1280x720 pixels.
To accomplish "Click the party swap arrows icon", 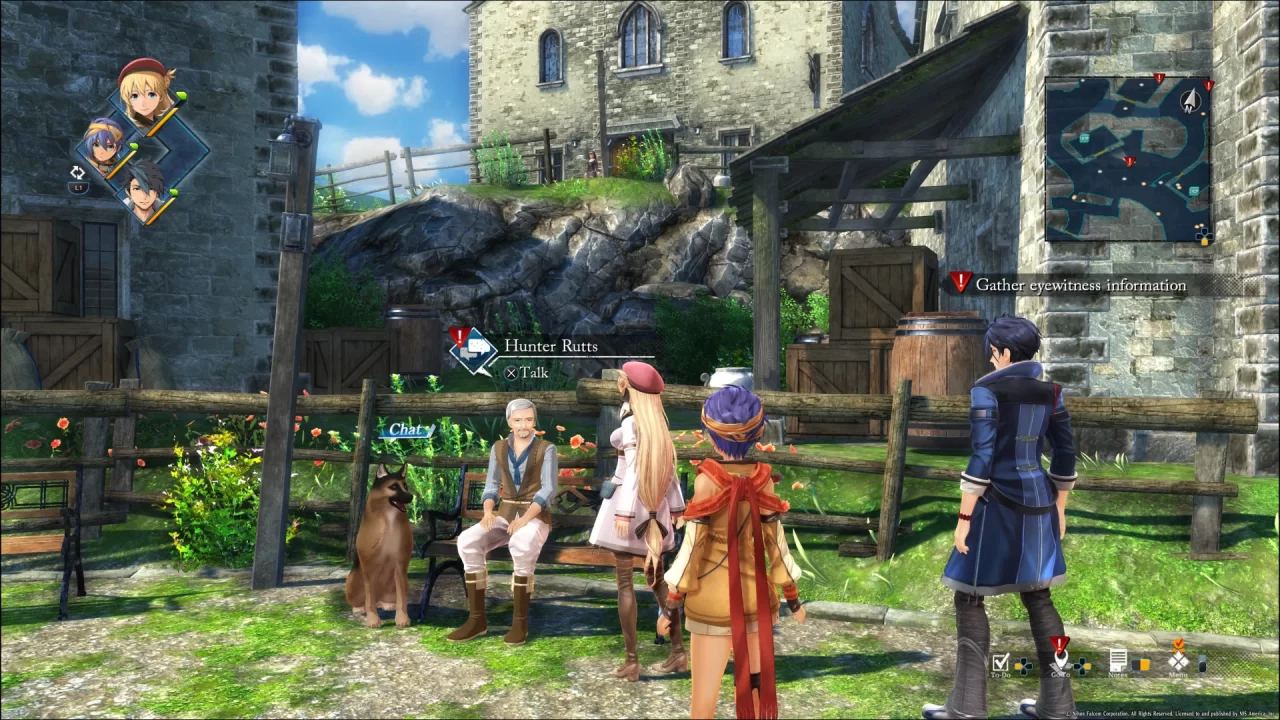I will point(77,173).
